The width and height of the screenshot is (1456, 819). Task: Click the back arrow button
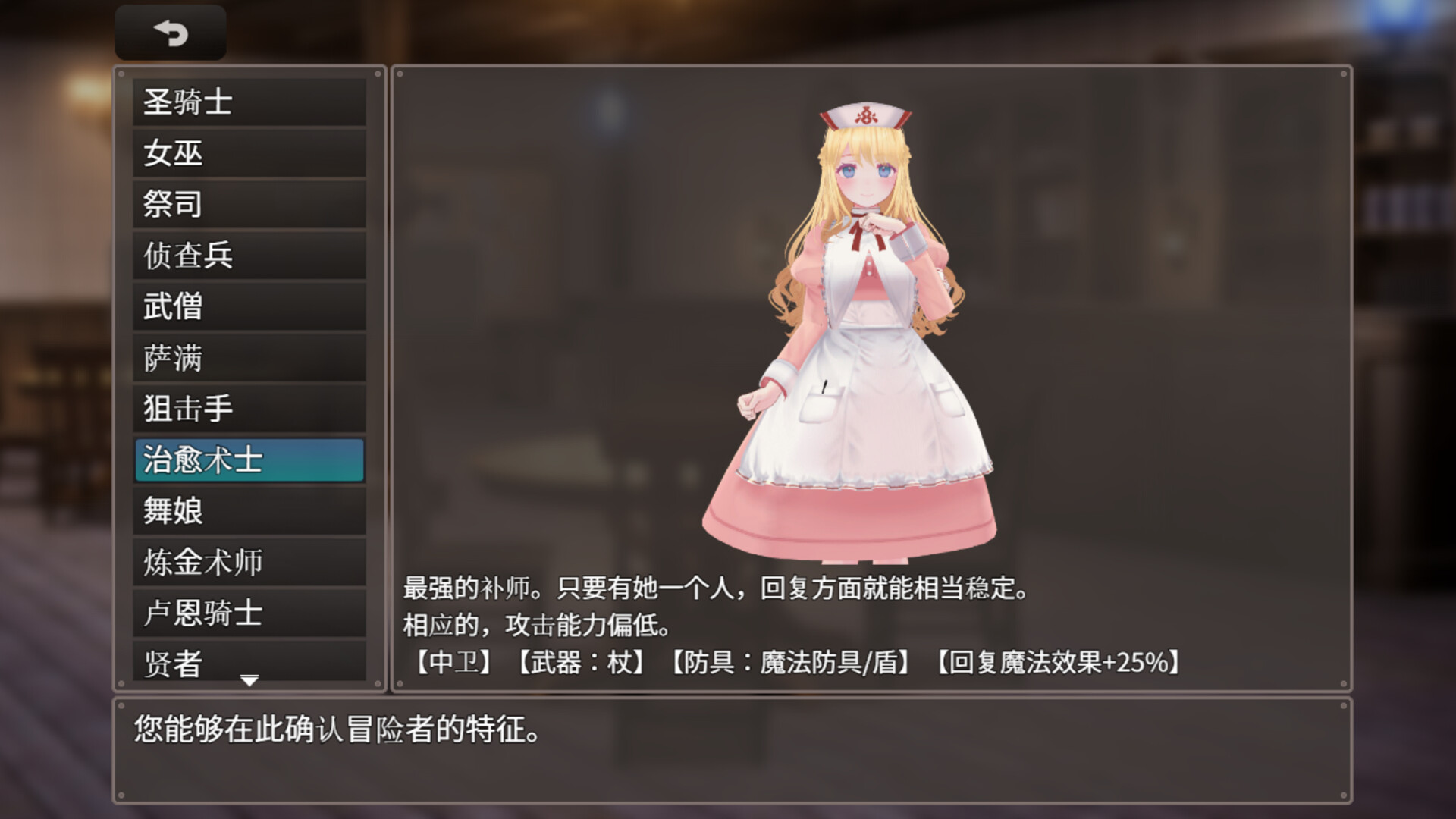point(171,32)
